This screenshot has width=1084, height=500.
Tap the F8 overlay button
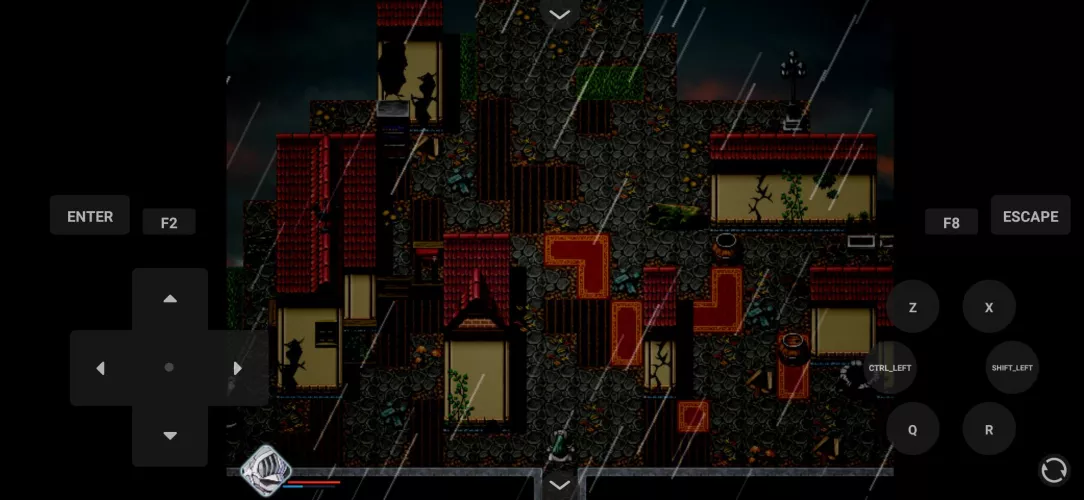pyautogui.click(x=951, y=223)
